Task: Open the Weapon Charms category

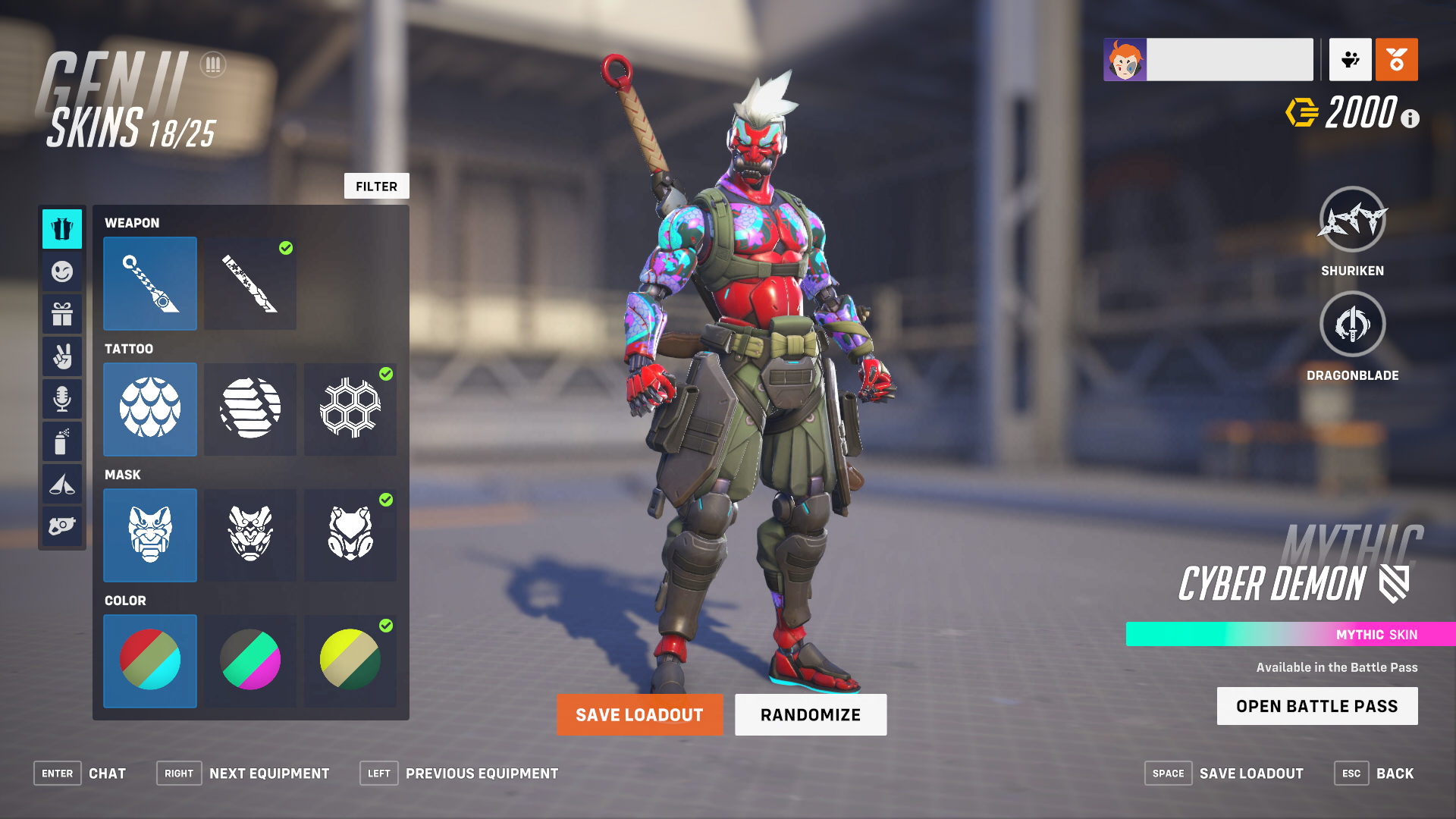Action: pos(62,526)
